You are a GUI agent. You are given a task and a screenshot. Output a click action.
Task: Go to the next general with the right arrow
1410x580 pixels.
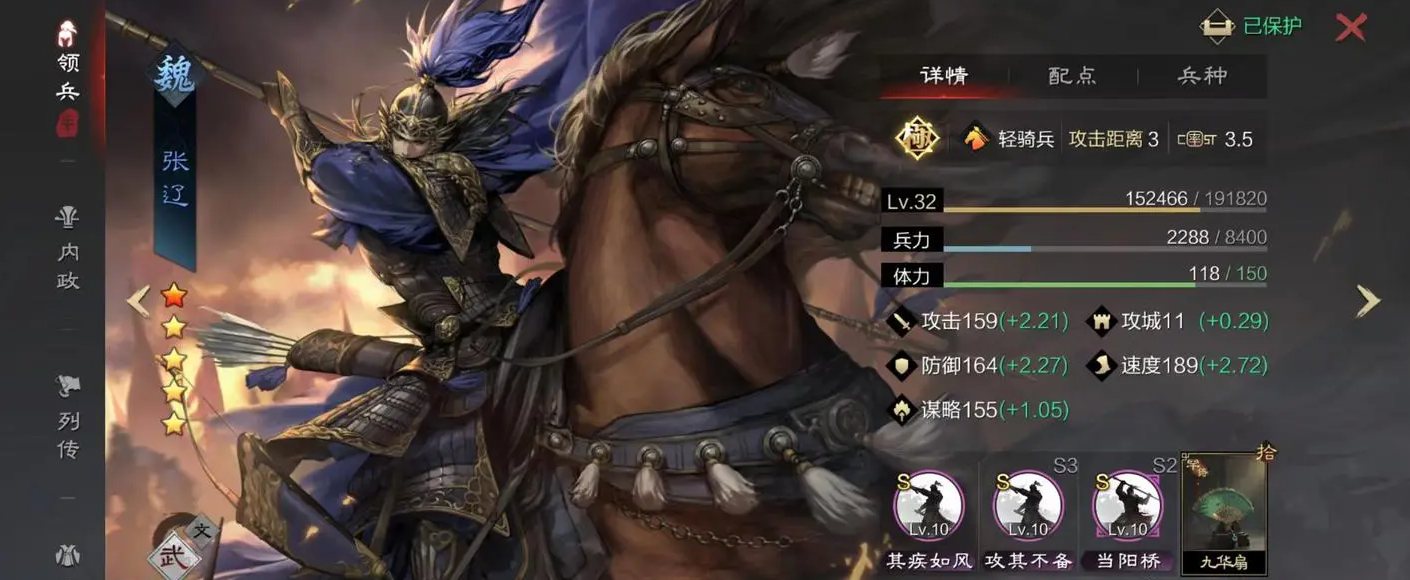point(1367,300)
